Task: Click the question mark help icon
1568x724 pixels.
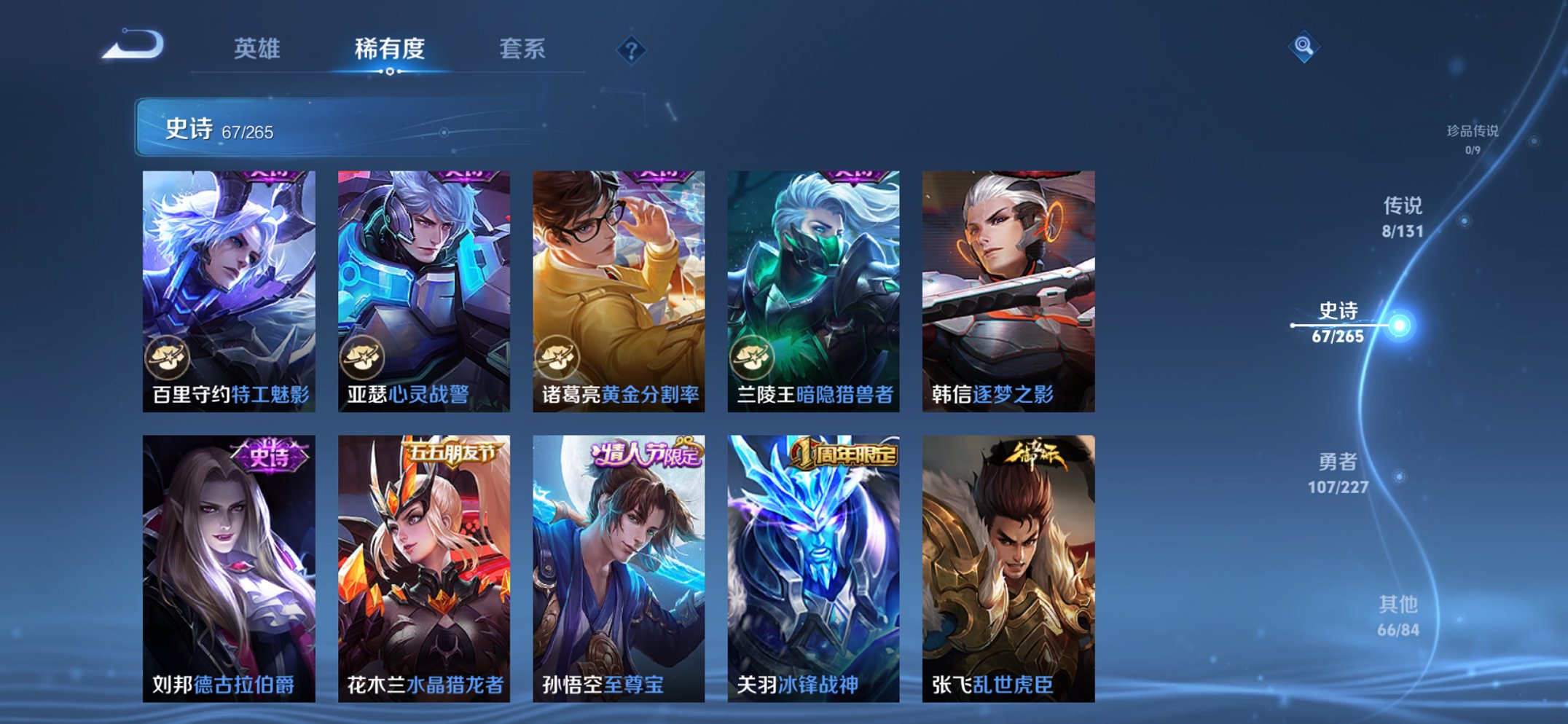Action: click(x=632, y=50)
